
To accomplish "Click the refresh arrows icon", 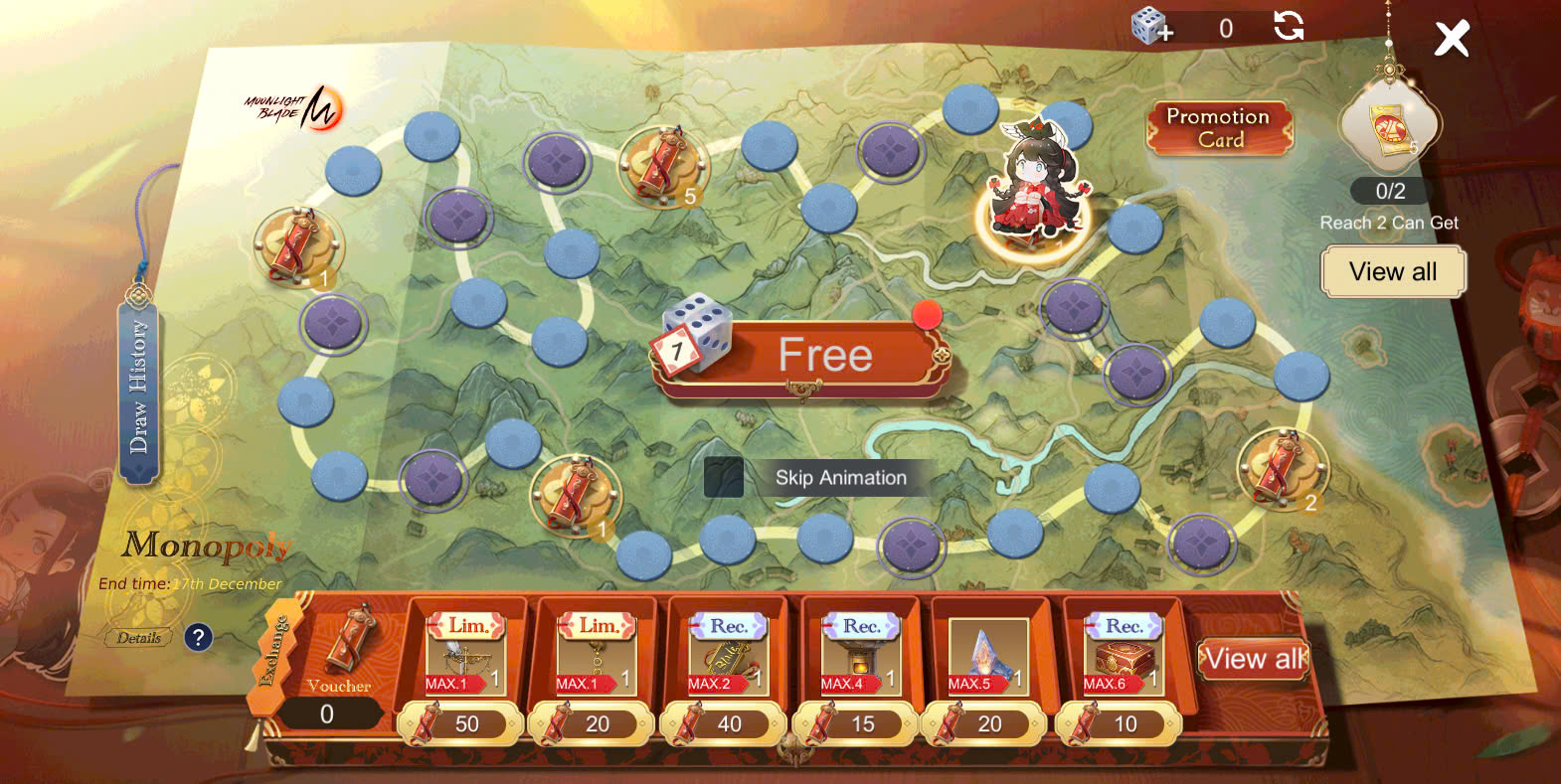I will 1289,26.
